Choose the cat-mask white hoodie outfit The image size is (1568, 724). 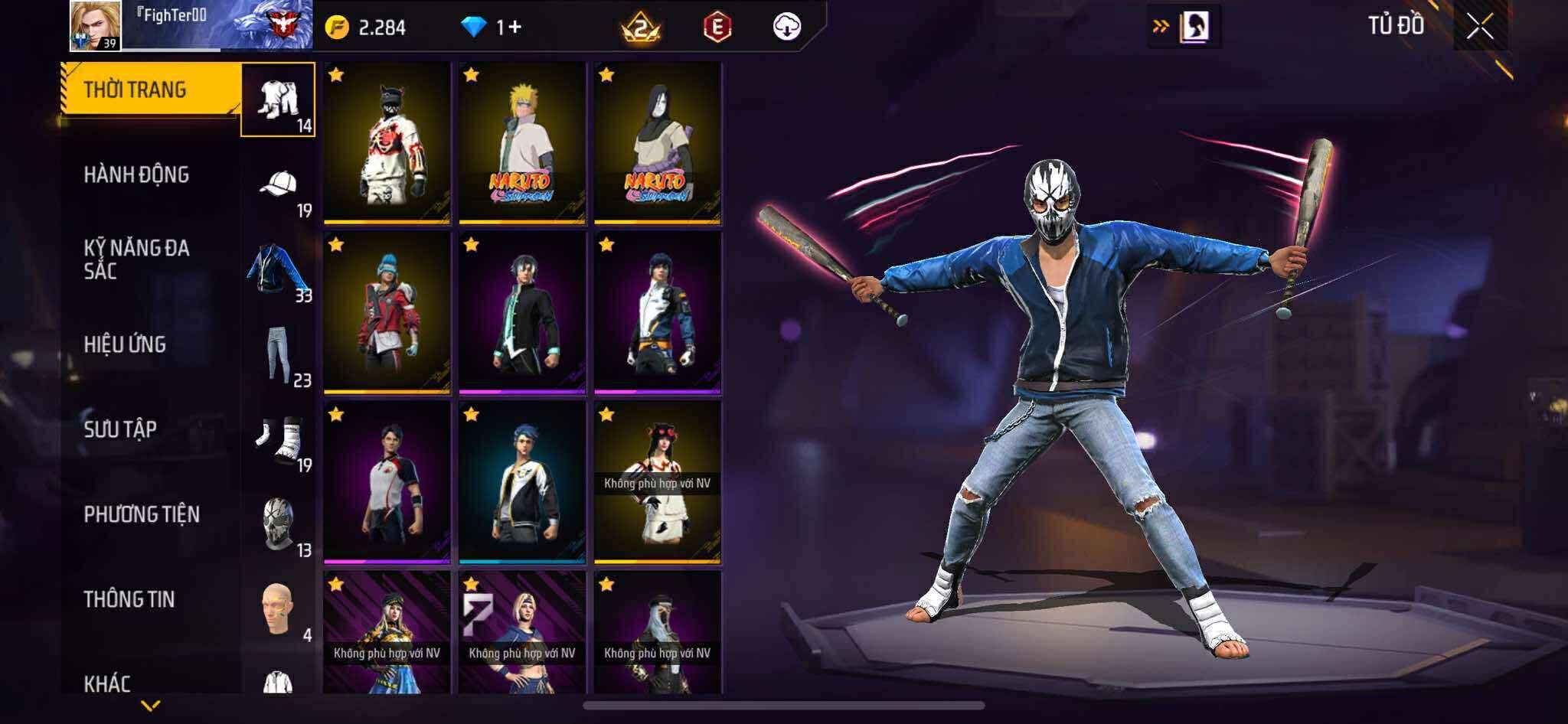click(387, 143)
